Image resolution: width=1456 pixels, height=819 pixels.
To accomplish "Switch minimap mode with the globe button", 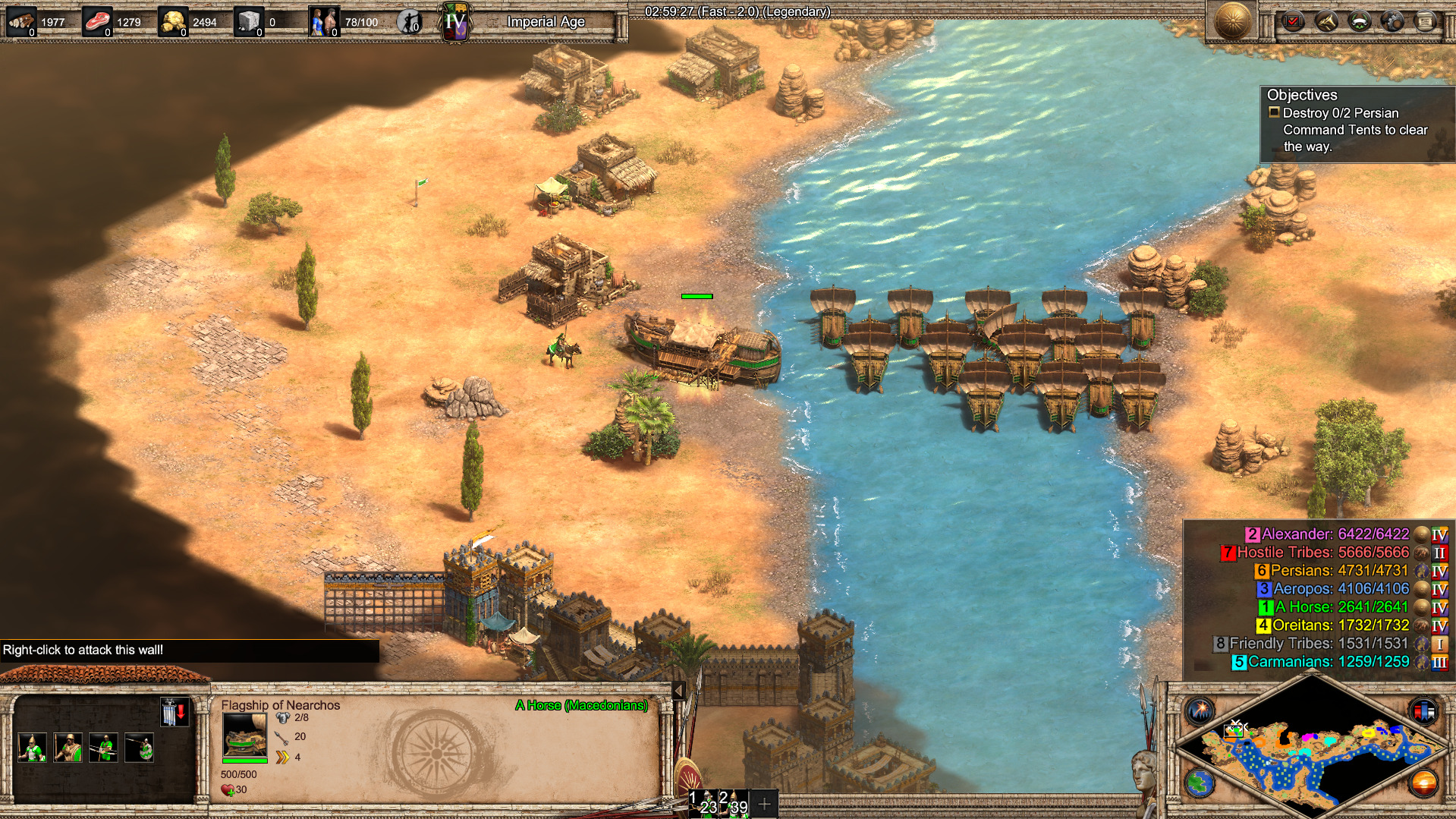I will coord(1200,783).
